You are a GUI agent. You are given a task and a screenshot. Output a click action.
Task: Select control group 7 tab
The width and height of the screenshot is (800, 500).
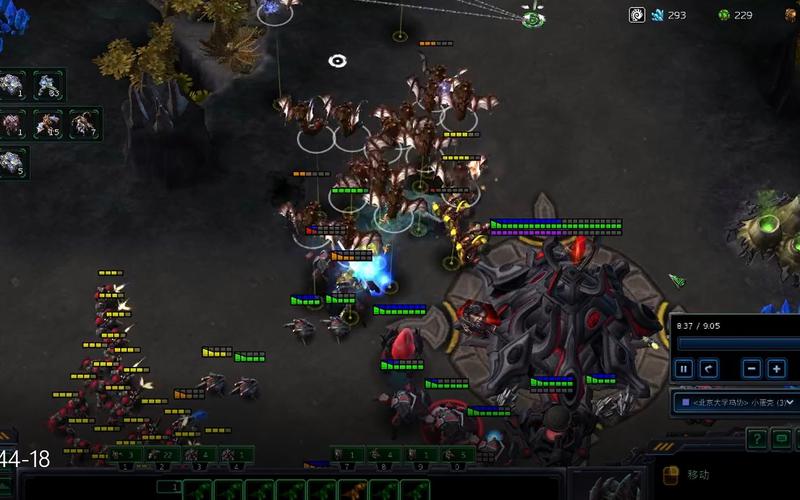(x=346, y=456)
